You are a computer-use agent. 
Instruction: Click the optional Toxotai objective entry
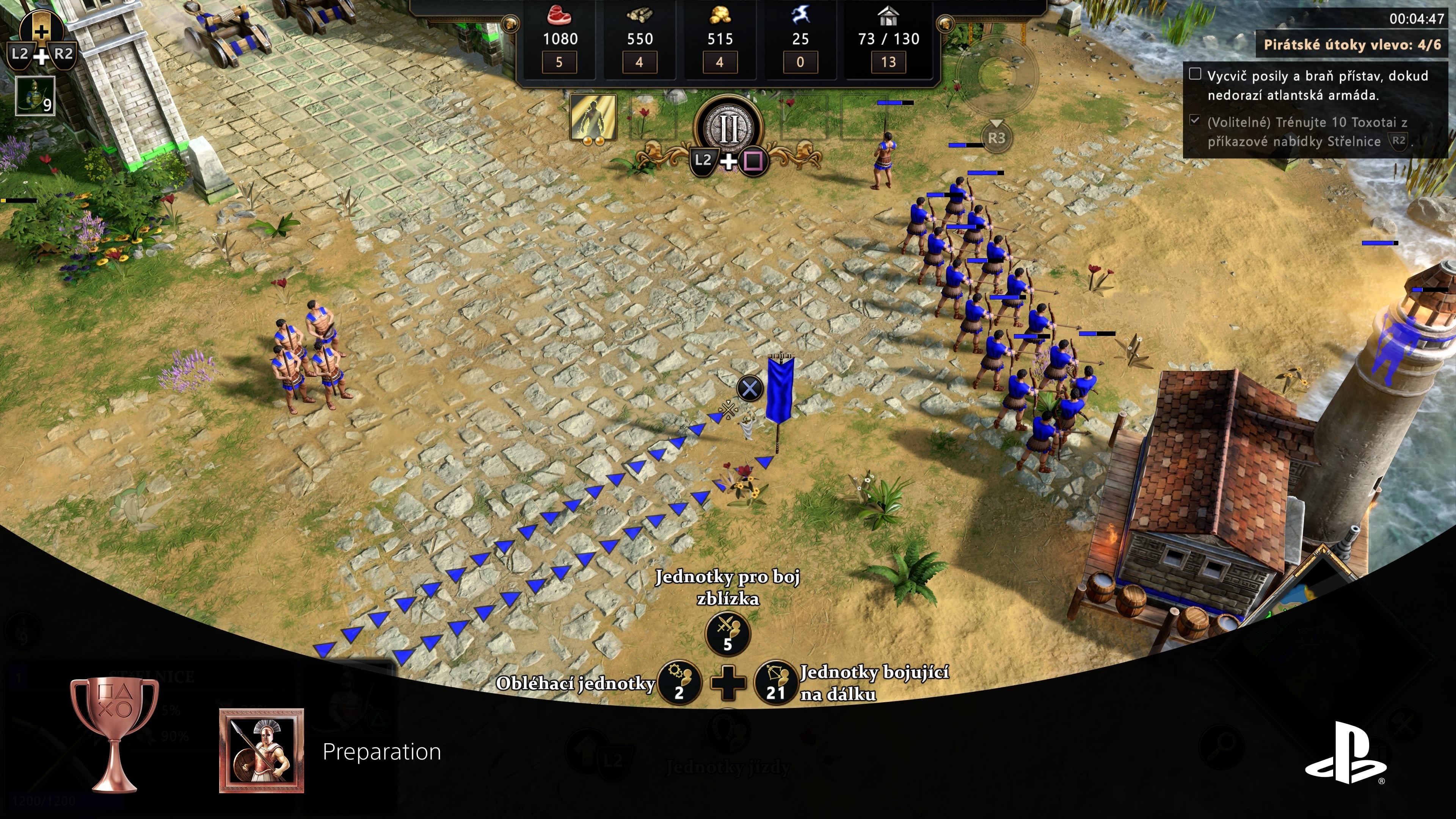click(x=1307, y=132)
